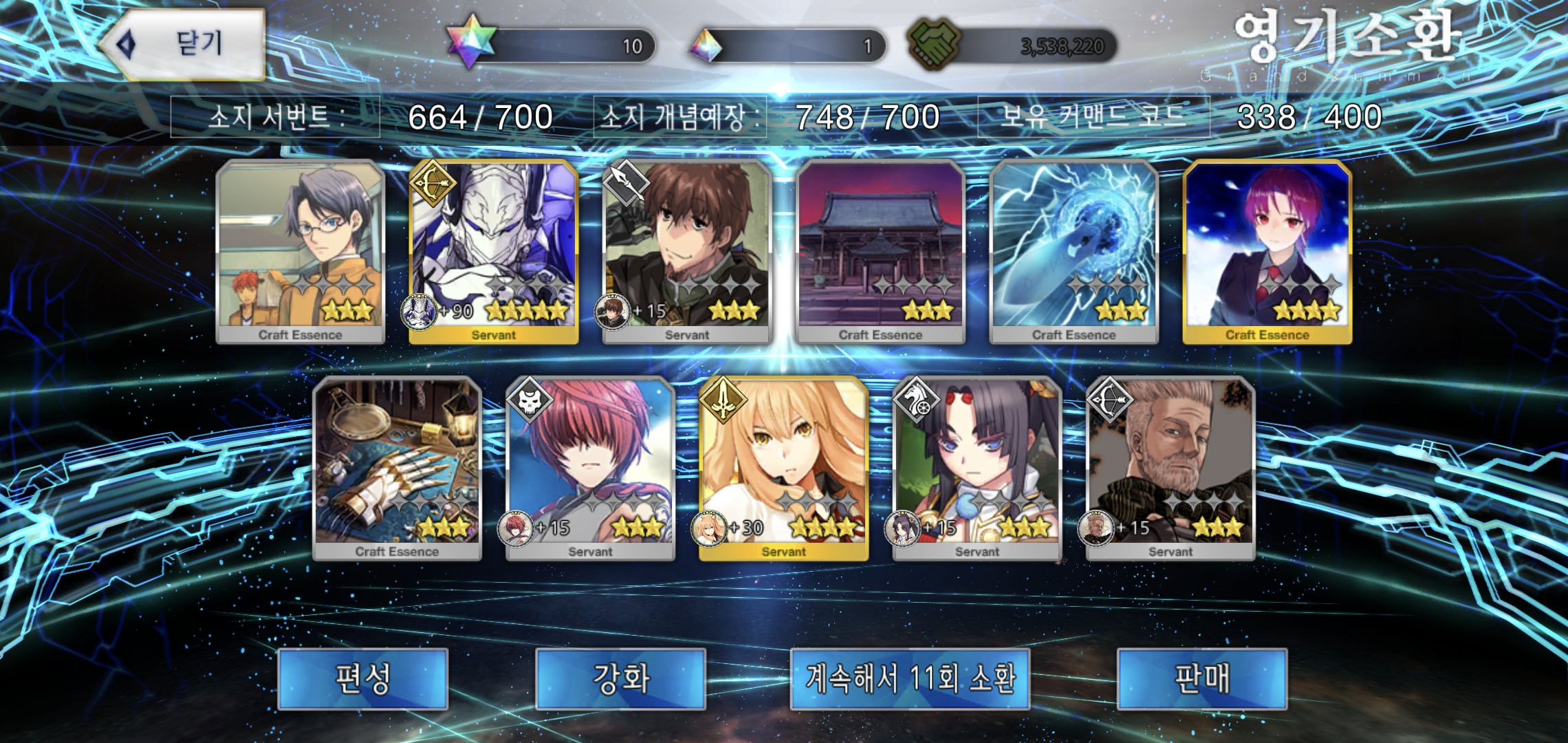The height and width of the screenshot is (743, 1568).
Task: Open the 편성 formation menu
Action: point(362,678)
